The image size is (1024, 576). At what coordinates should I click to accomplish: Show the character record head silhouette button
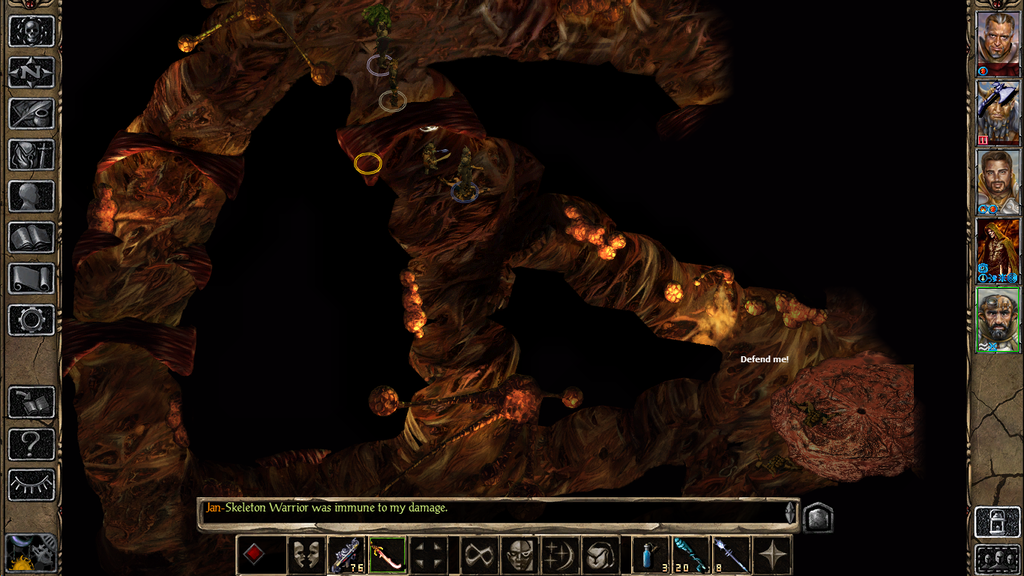pos(31,196)
